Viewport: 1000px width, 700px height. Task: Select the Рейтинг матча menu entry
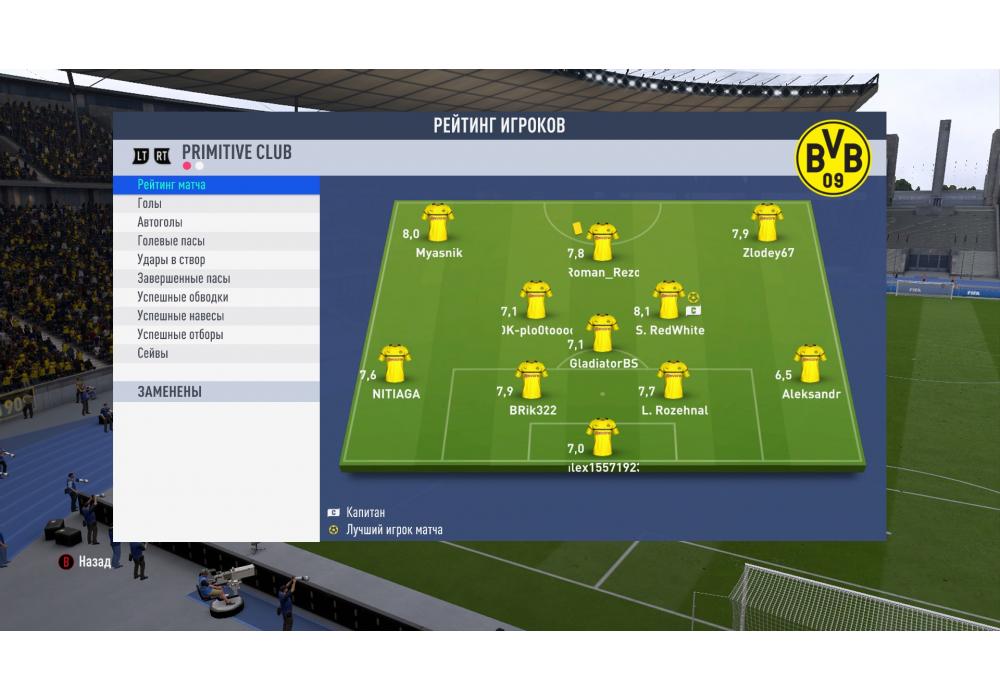(x=172, y=185)
